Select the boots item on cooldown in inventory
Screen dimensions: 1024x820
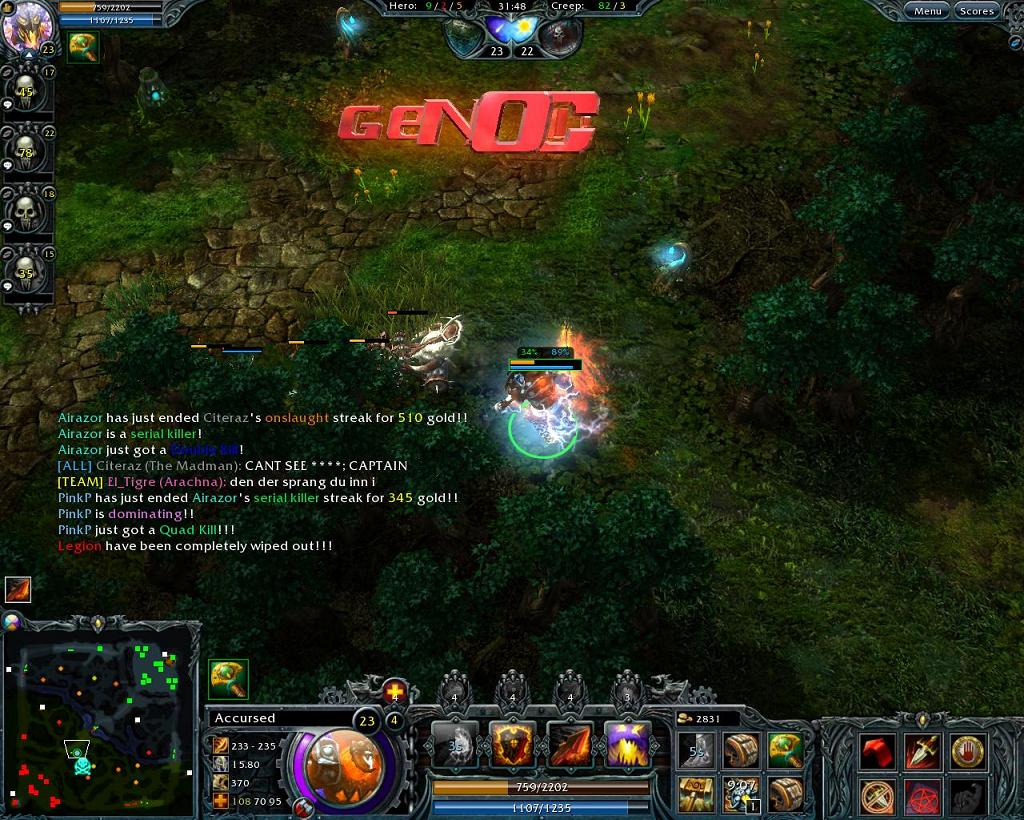[697, 750]
